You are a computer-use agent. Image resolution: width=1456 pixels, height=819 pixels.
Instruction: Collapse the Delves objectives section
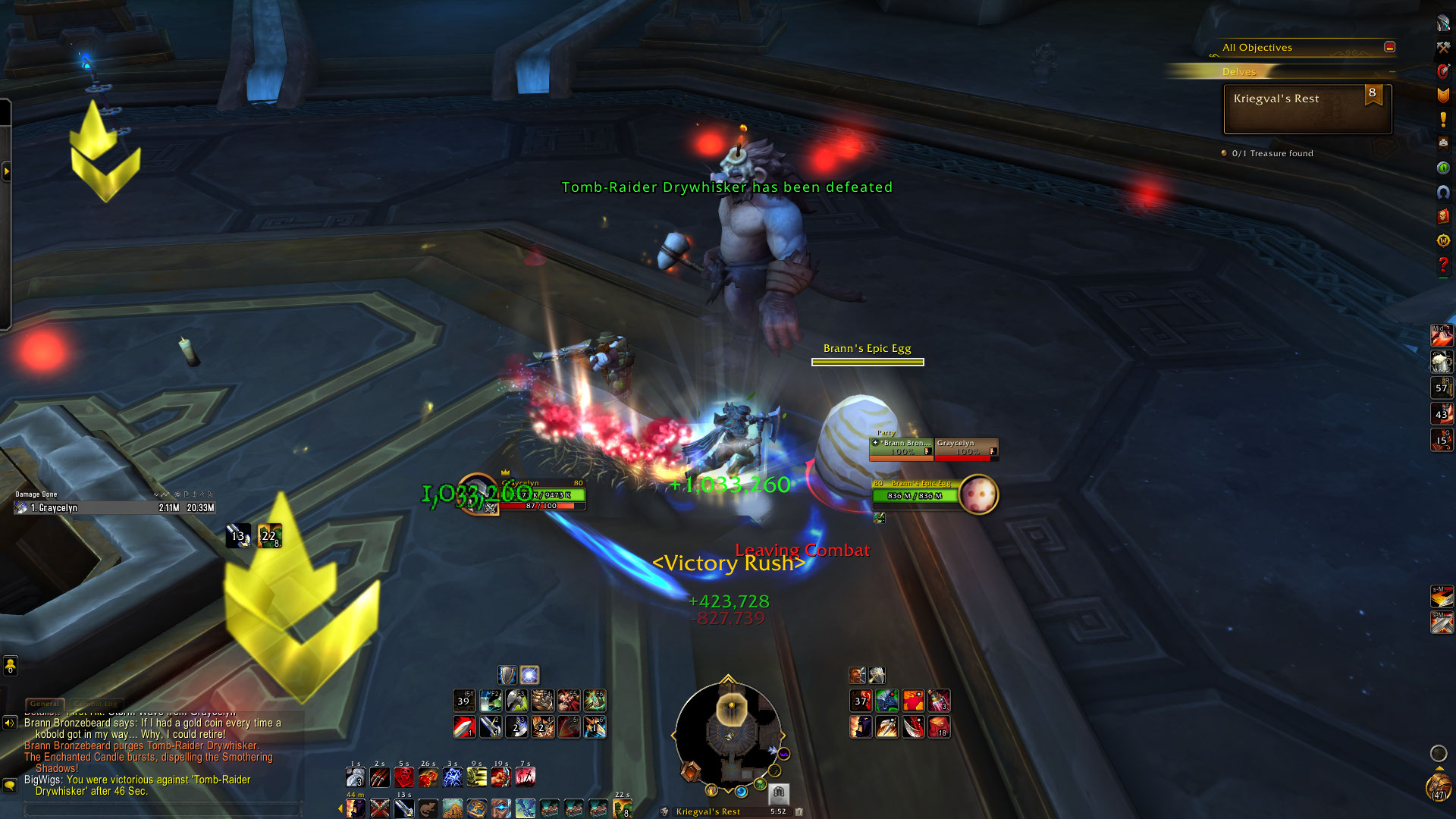[1392, 72]
